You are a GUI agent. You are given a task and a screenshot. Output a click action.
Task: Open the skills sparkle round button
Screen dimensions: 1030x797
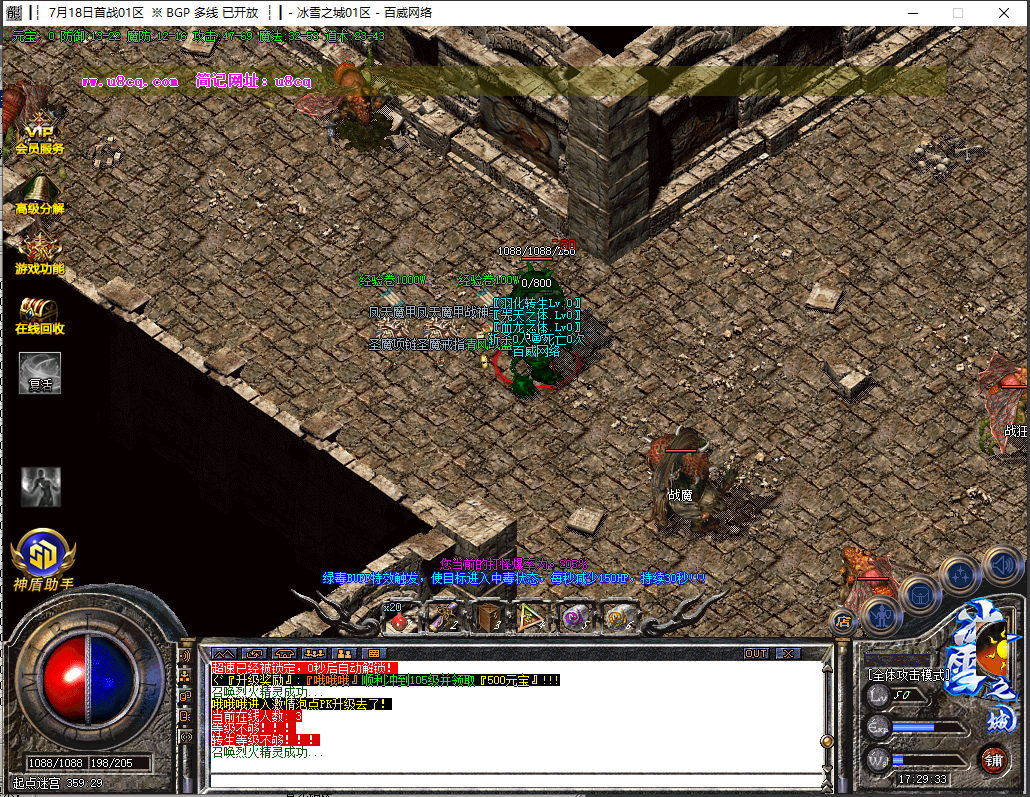[960, 575]
